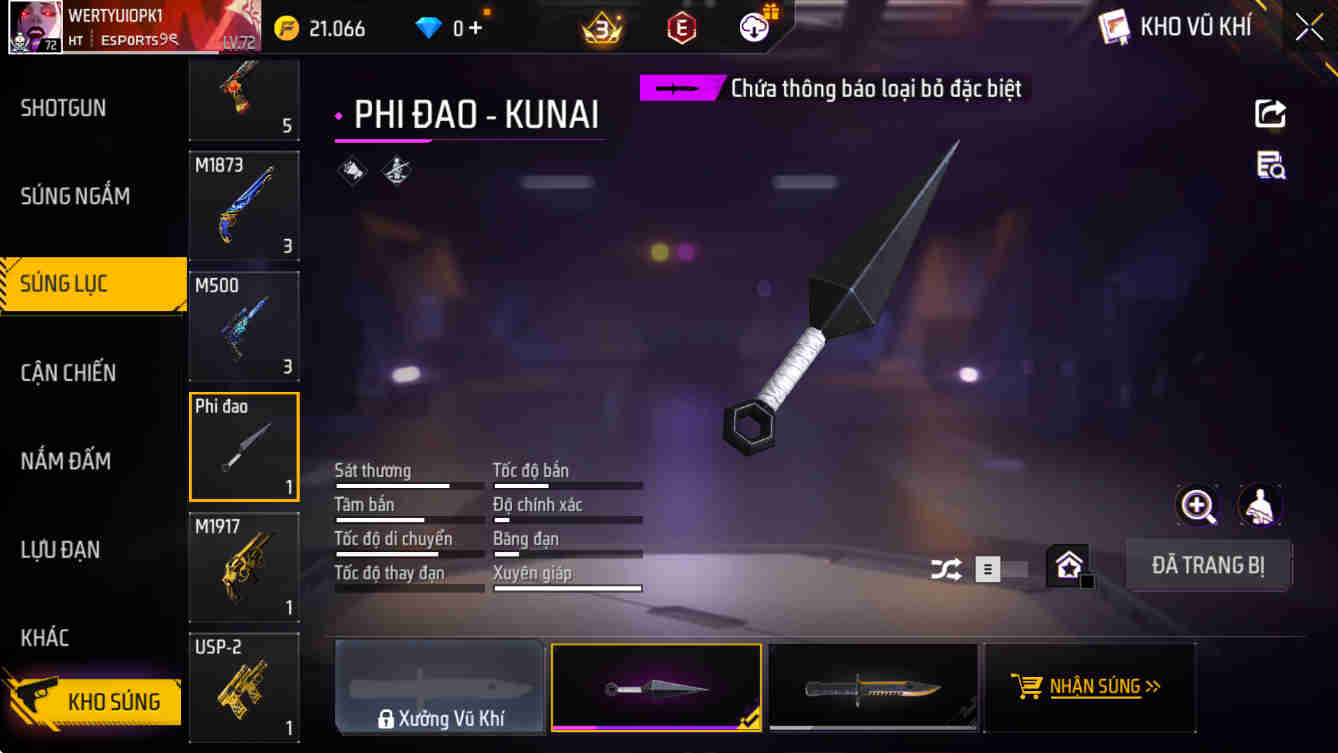The image size is (1338, 753).
Task: Select the M500 weapon thumbnail
Action: click(x=243, y=326)
